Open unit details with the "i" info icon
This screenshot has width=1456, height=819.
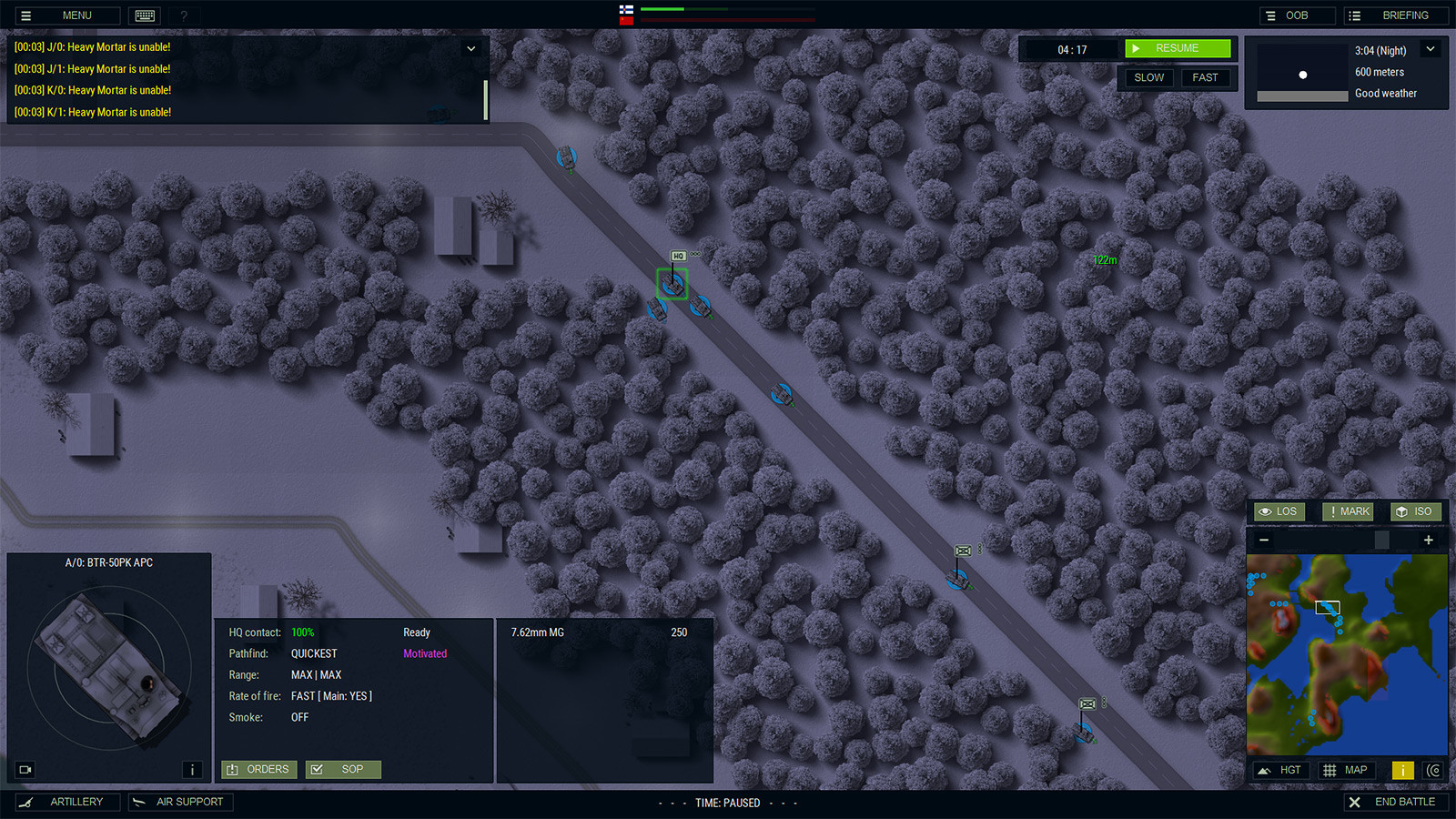(x=192, y=769)
